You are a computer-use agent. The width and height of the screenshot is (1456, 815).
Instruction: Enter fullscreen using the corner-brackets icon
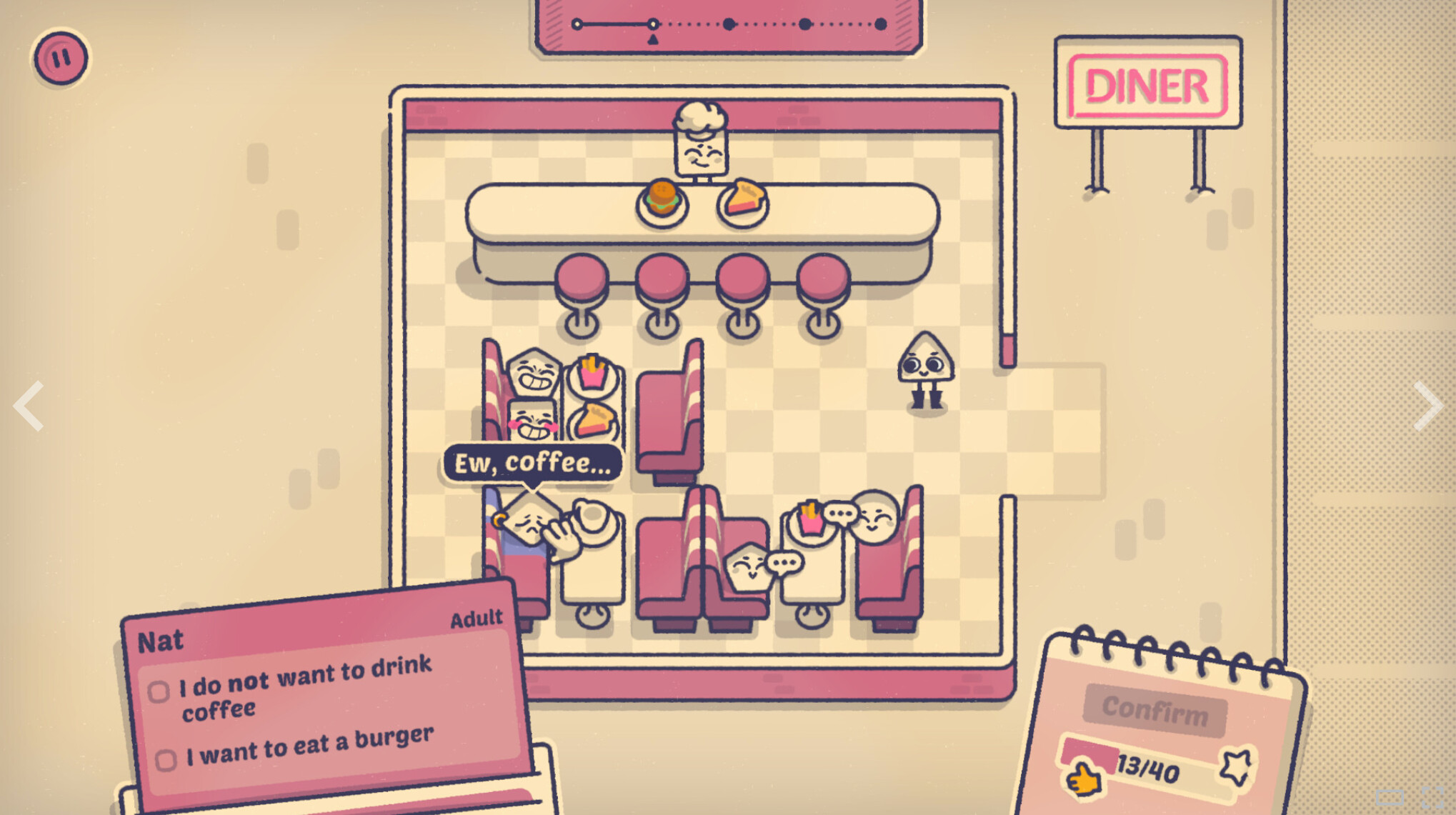1433,797
